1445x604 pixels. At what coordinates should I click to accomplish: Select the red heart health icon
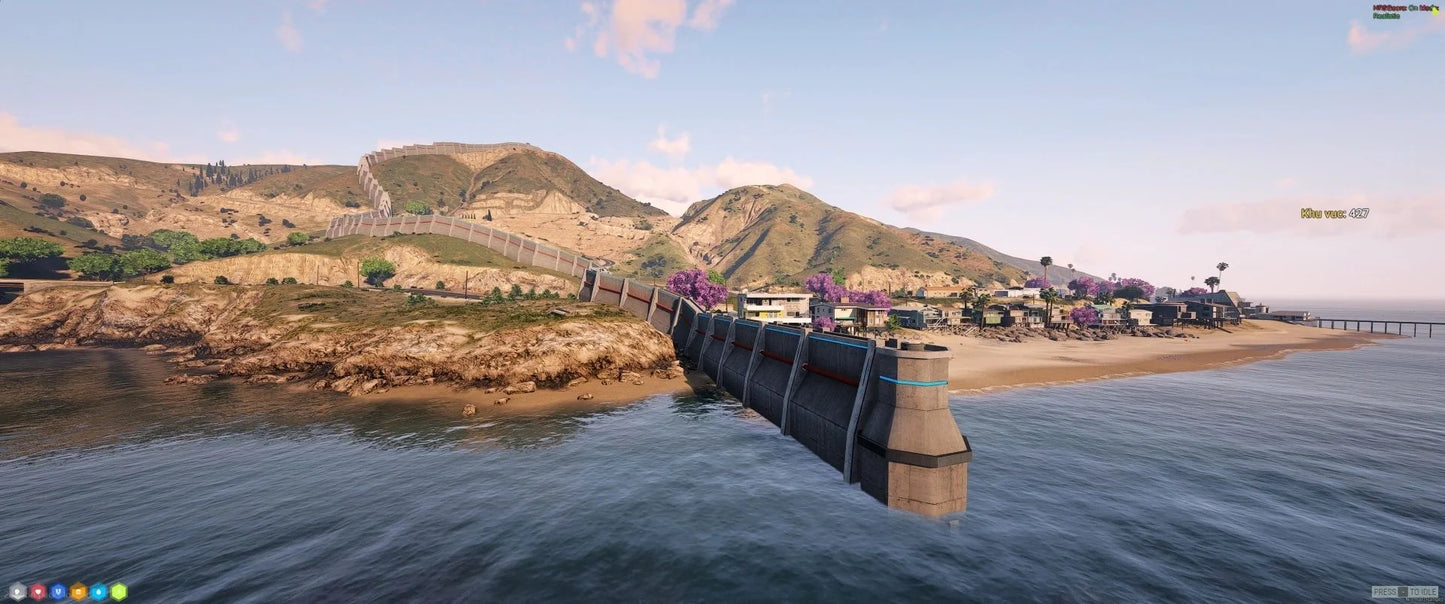pyautogui.click(x=38, y=591)
